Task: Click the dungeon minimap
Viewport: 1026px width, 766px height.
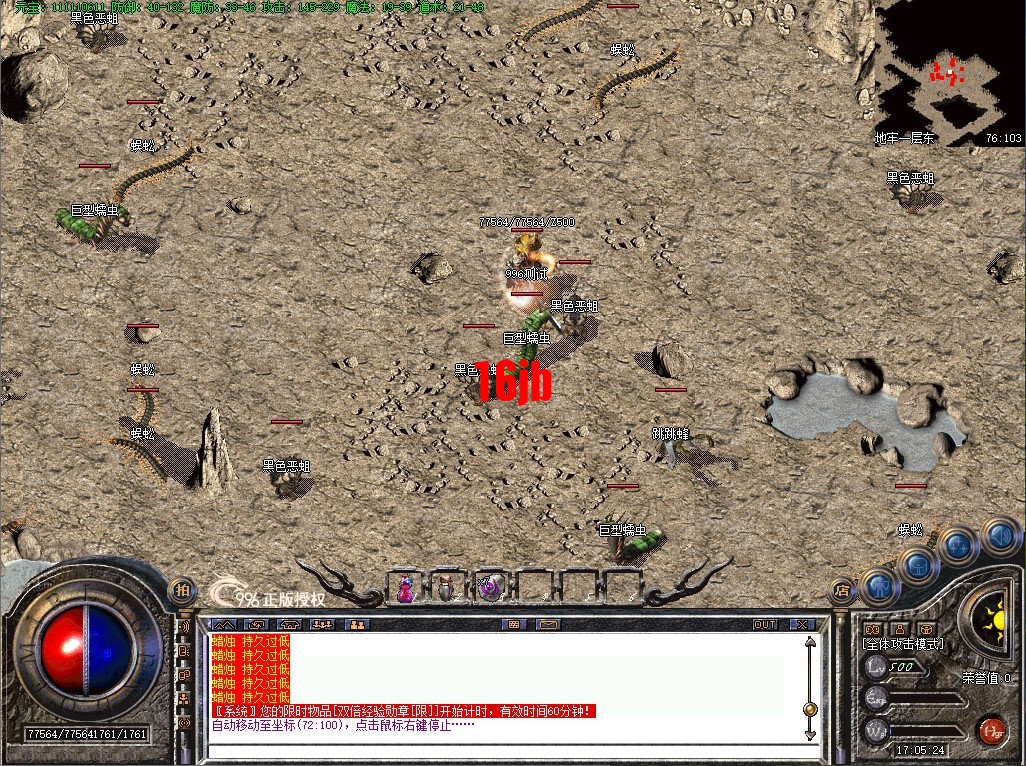Action: [x=947, y=72]
